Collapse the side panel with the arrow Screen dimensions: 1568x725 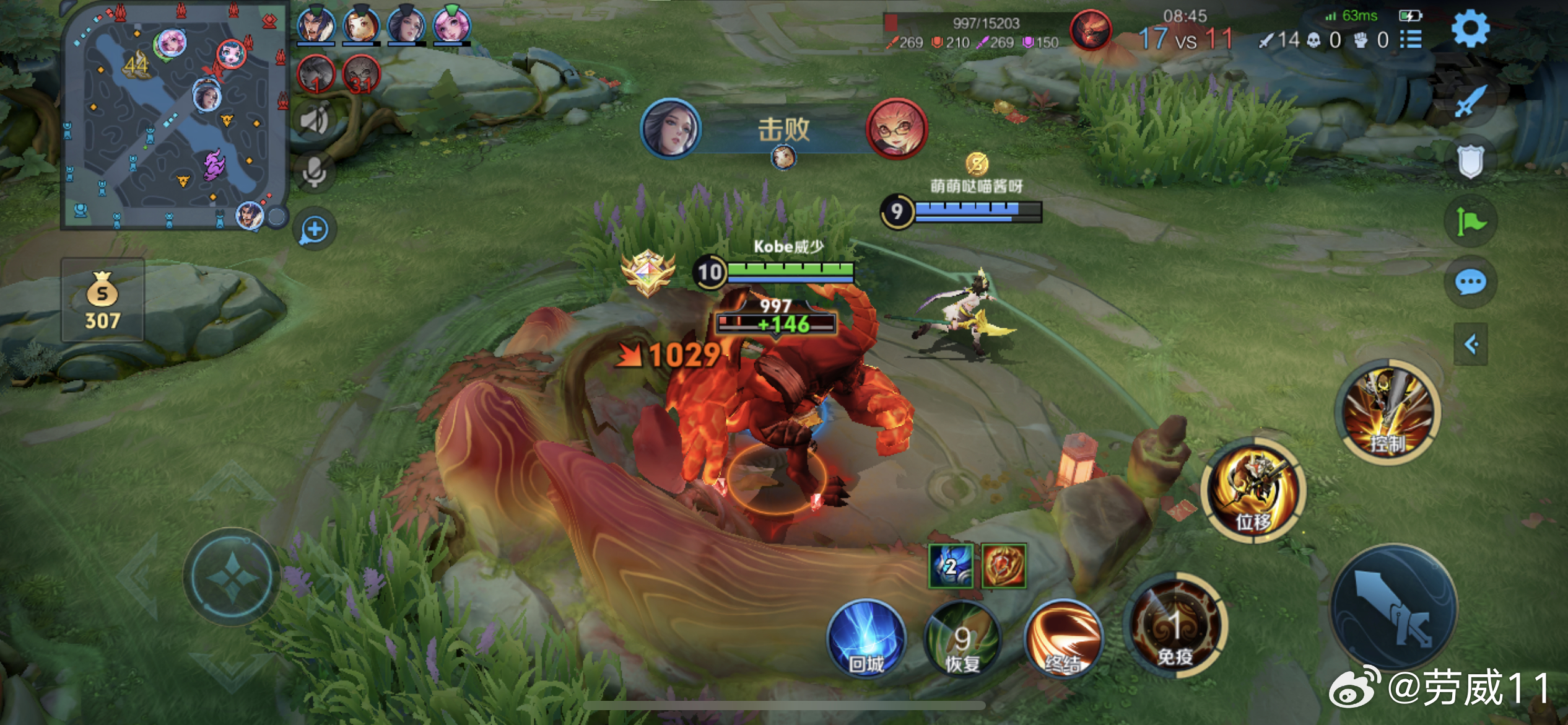click(x=1471, y=344)
